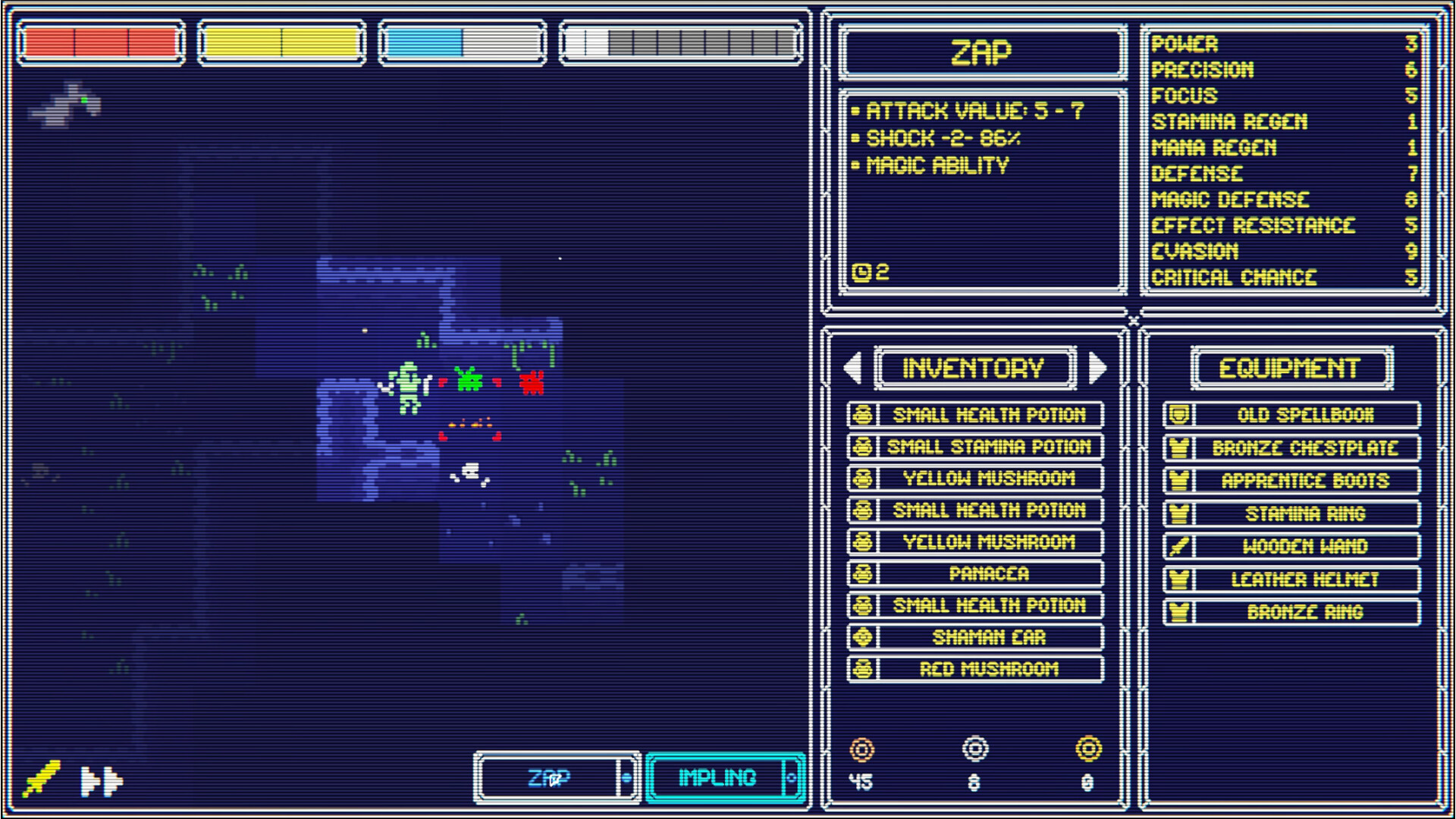Click the mushroom icon beside Red Mushroom
This screenshot has height=819, width=1456.
[861, 668]
